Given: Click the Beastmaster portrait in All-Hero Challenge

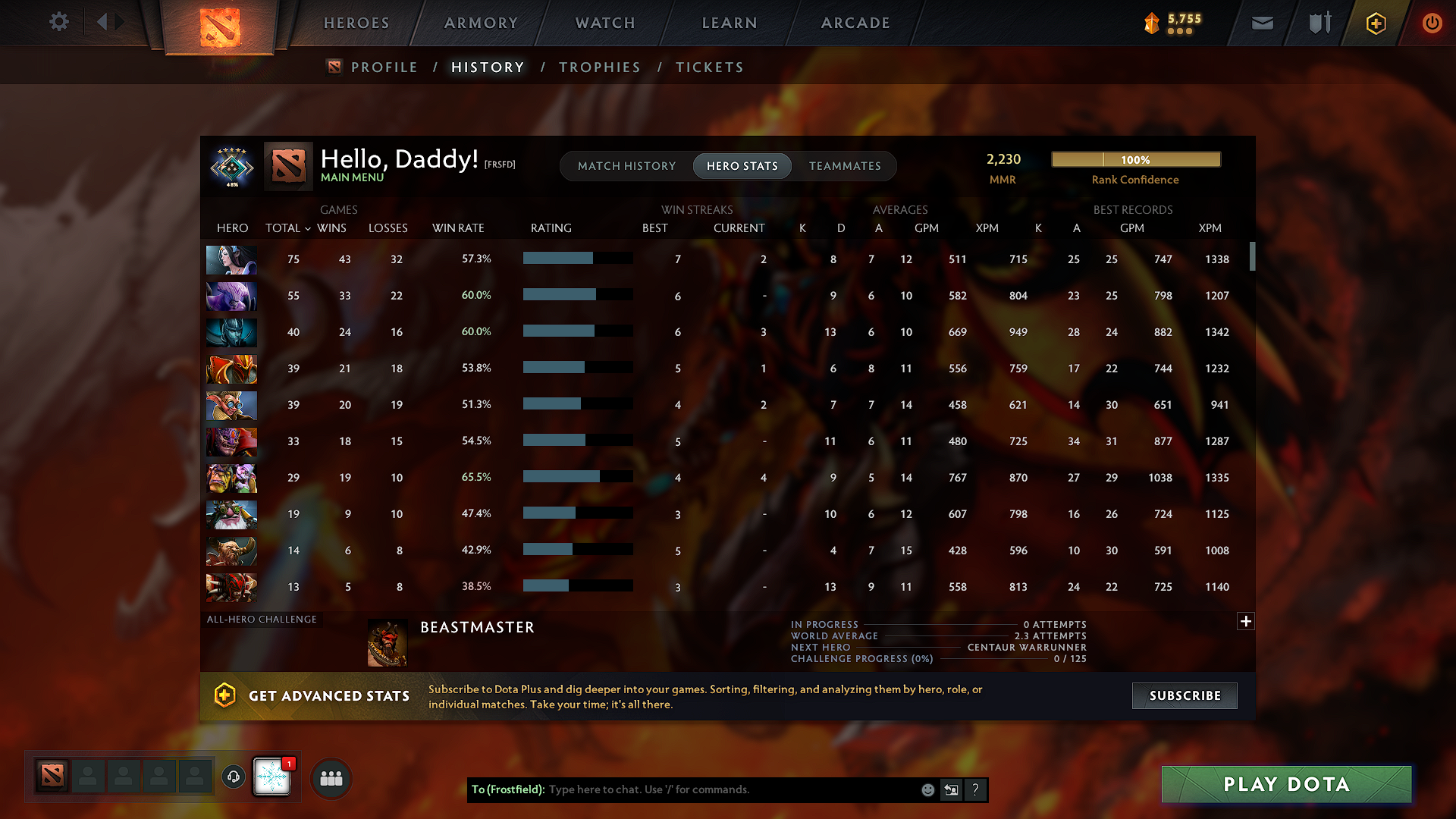Looking at the screenshot, I should (x=387, y=642).
